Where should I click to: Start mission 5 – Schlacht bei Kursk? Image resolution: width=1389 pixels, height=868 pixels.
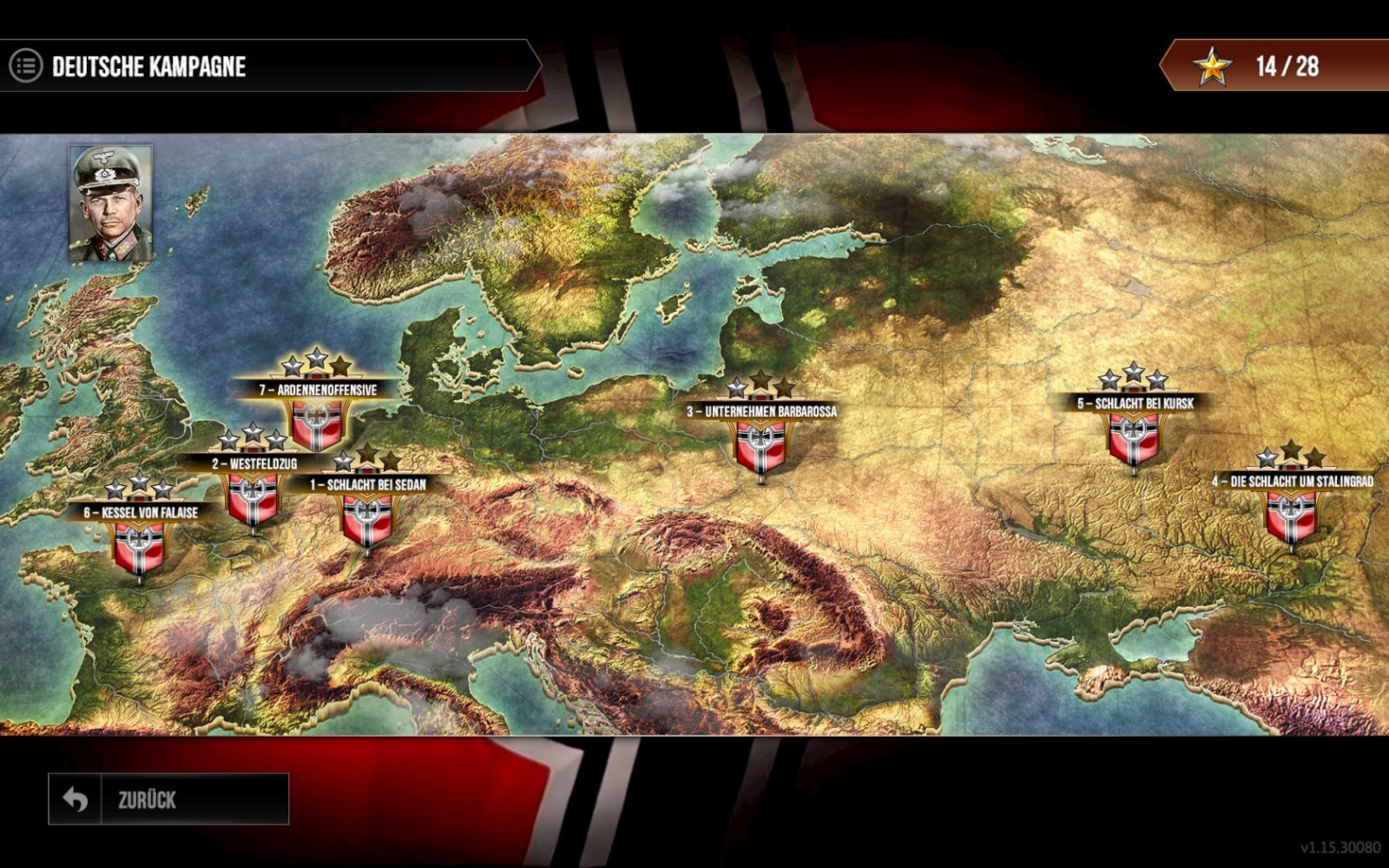pos(1134,437)
